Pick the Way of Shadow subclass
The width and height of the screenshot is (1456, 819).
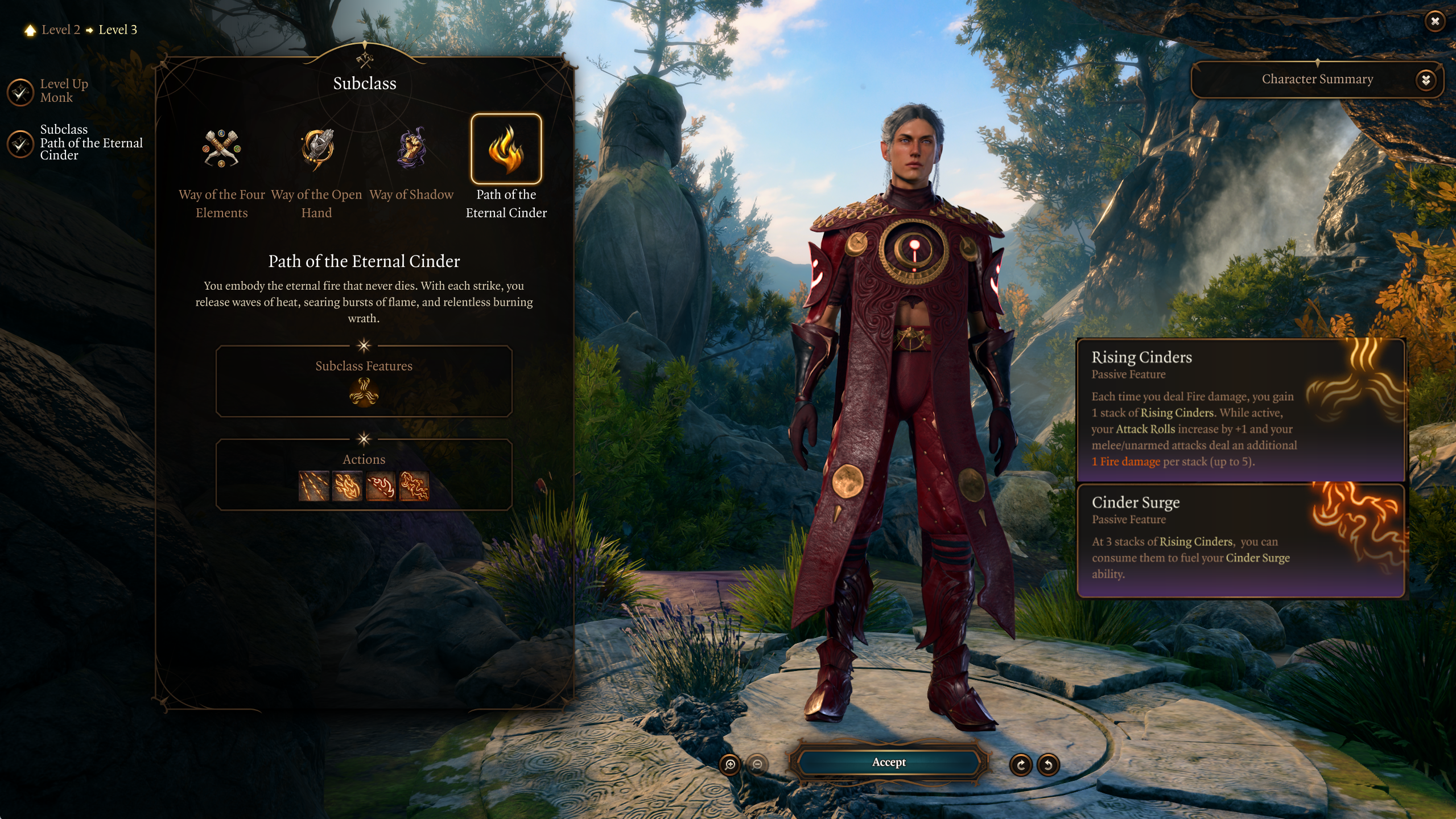[x=411, y=149]
